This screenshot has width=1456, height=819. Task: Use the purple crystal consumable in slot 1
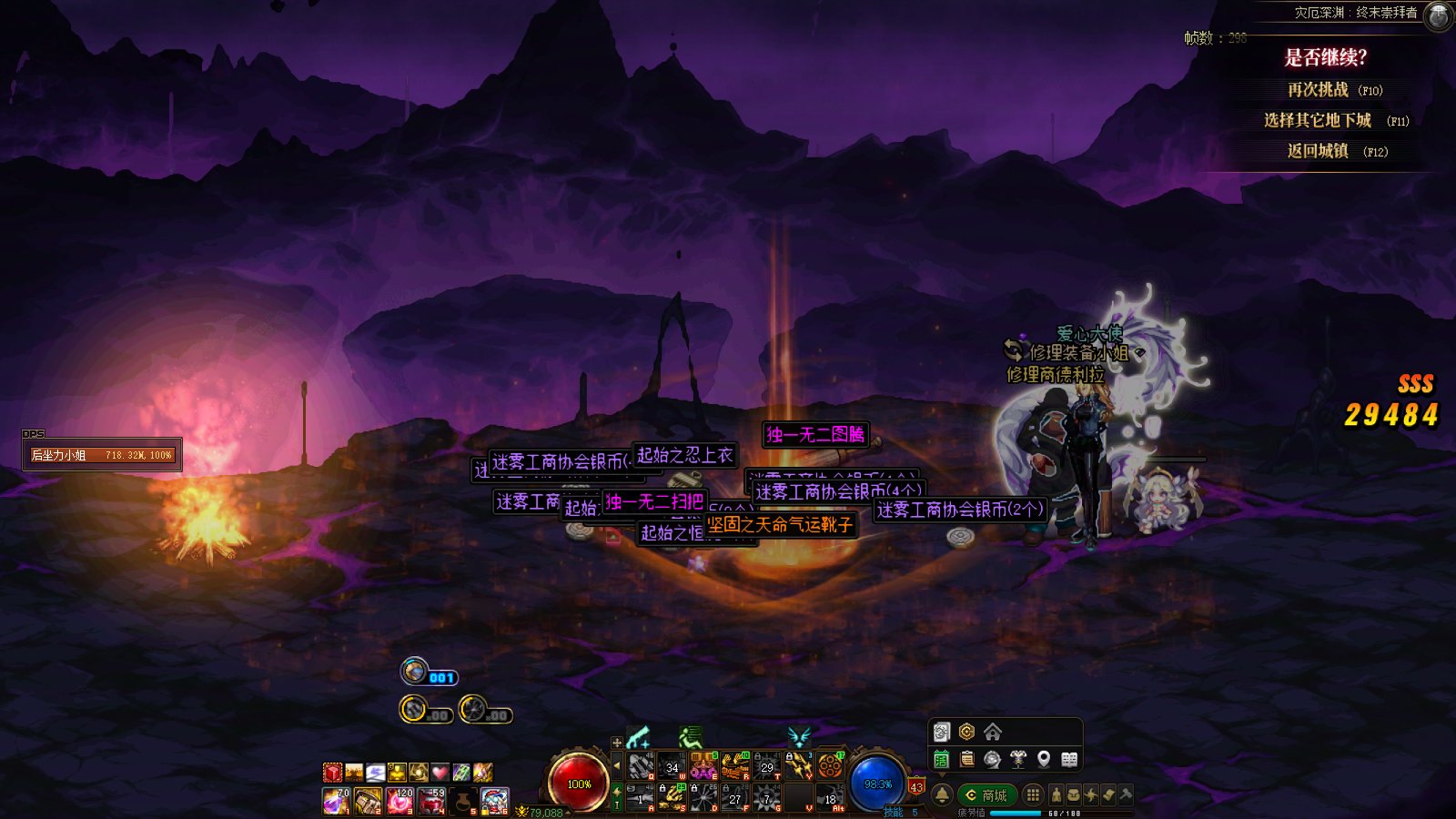tap(336, 801)
